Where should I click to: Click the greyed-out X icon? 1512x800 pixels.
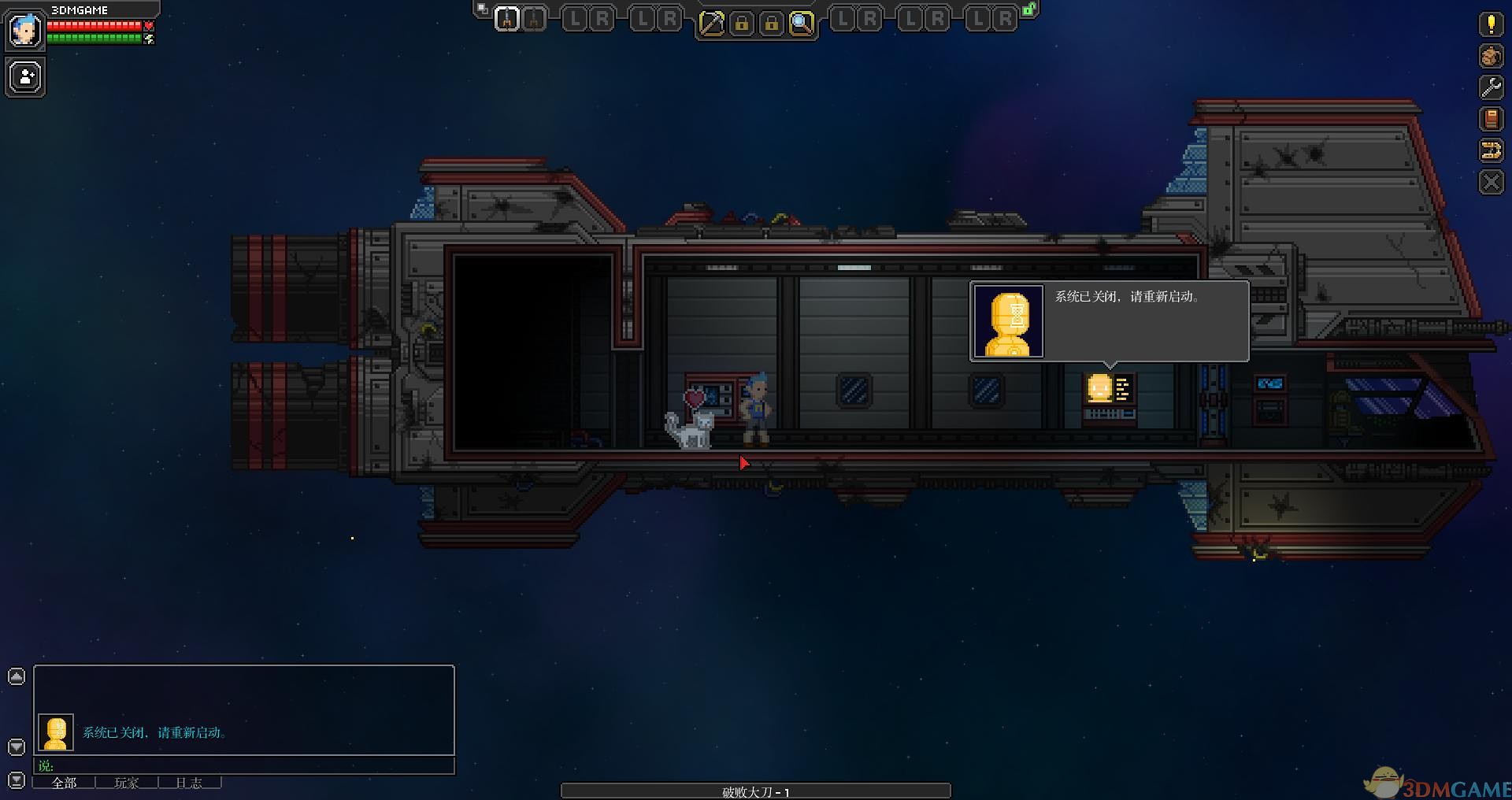click(x=1491, y=183)
